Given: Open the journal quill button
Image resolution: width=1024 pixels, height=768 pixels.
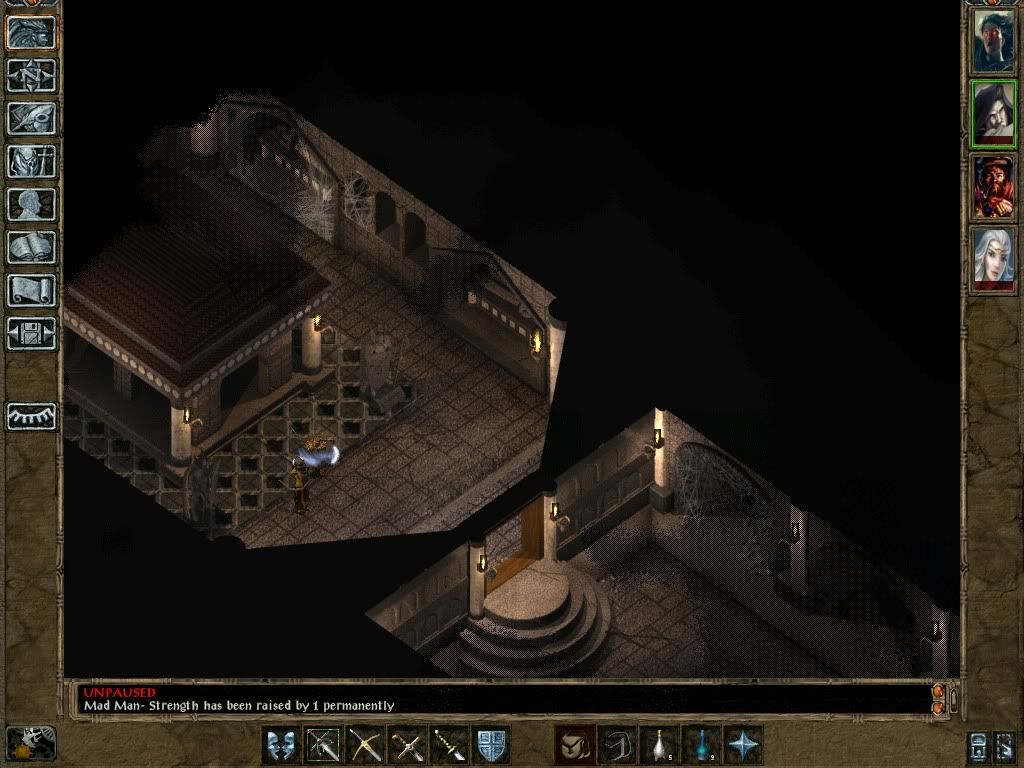Looking at the screenshot, I should click(32, 119).
